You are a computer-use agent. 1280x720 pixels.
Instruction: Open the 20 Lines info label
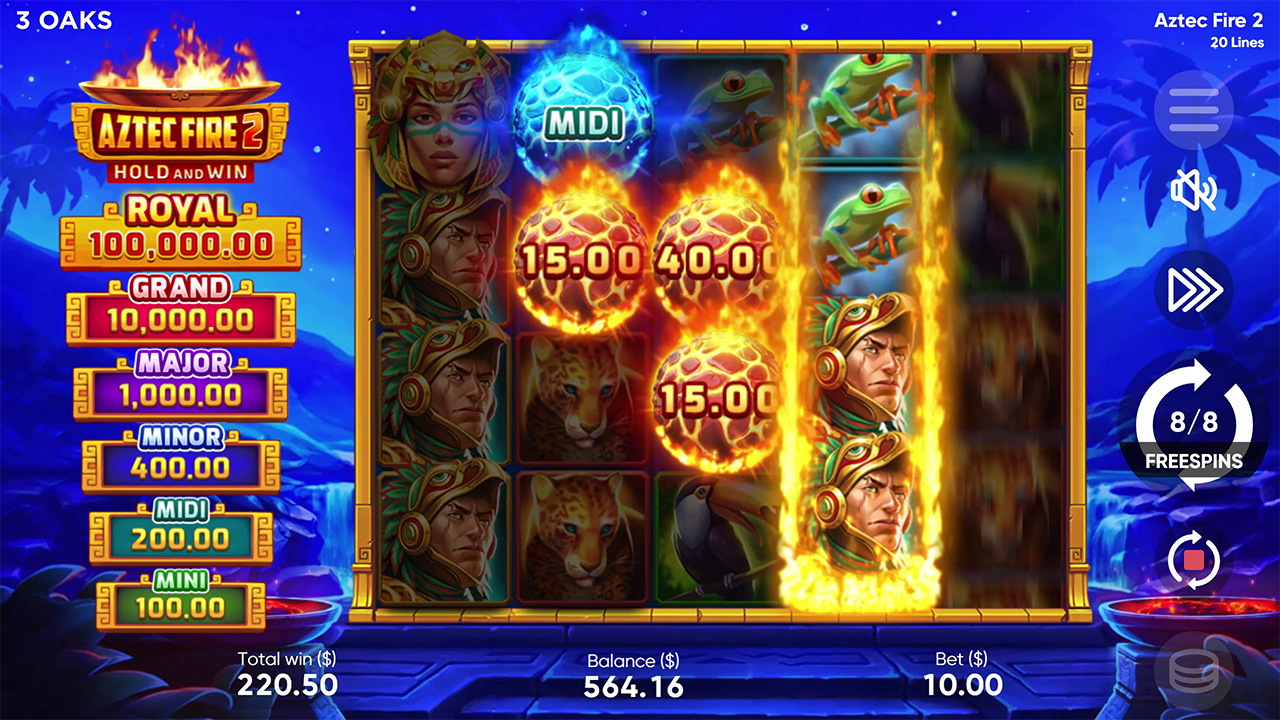click(x=1237, y=42)
